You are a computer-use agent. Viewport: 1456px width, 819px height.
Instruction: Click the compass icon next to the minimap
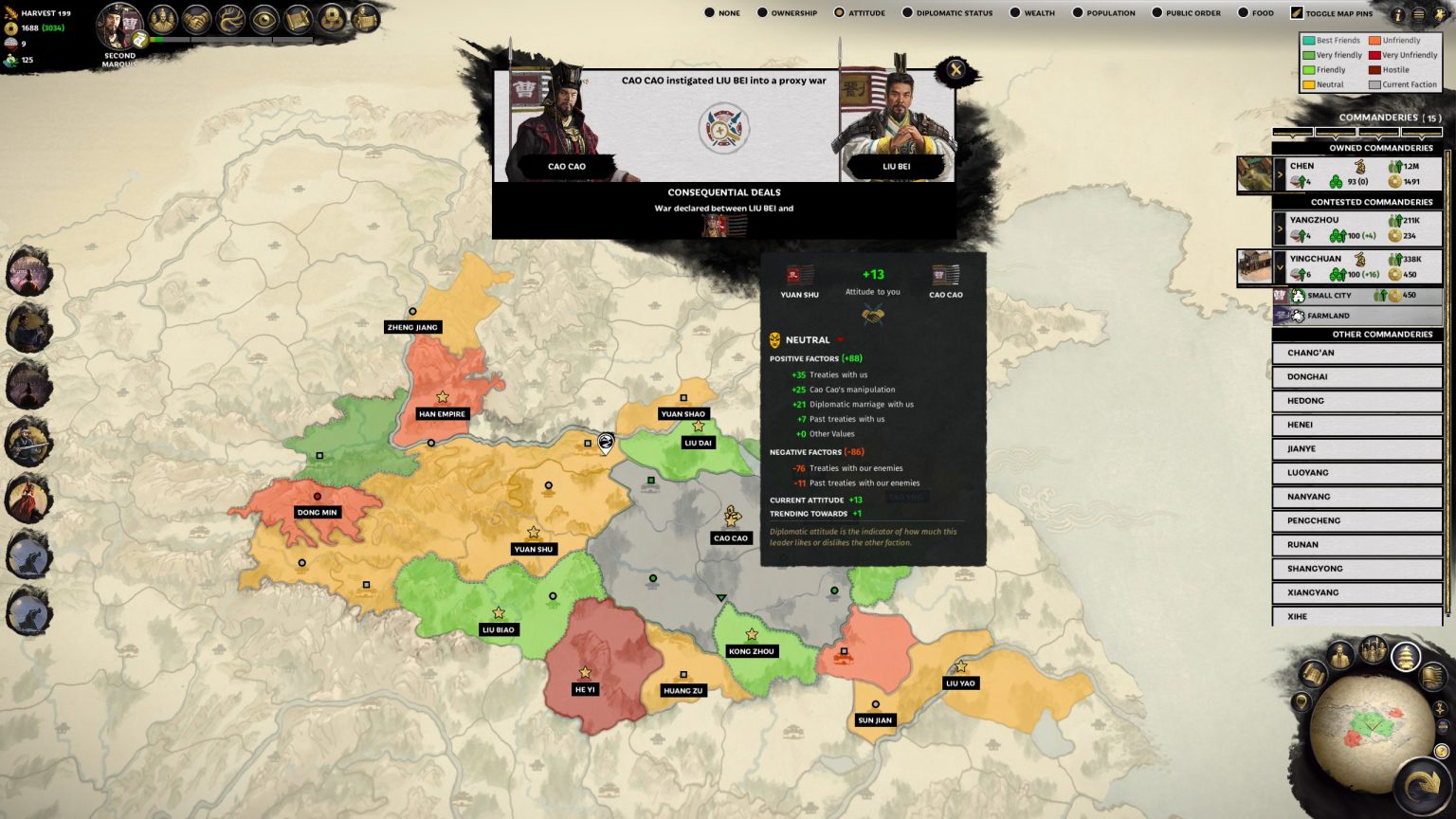pyautogui.click(x=1439, y=709)
